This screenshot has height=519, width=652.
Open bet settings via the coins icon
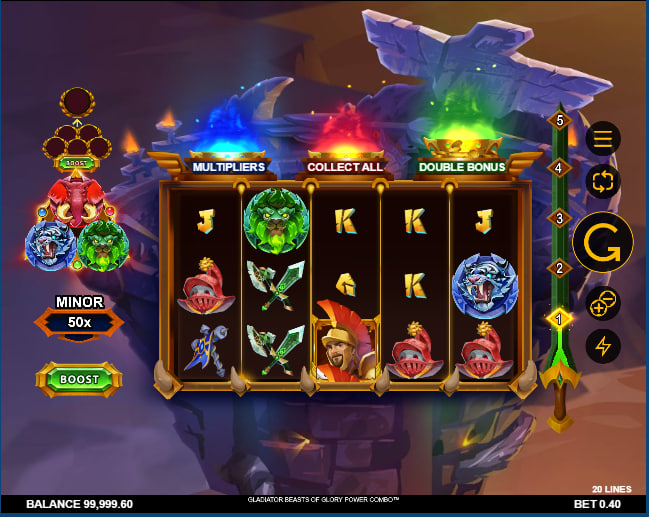(603, 302)
